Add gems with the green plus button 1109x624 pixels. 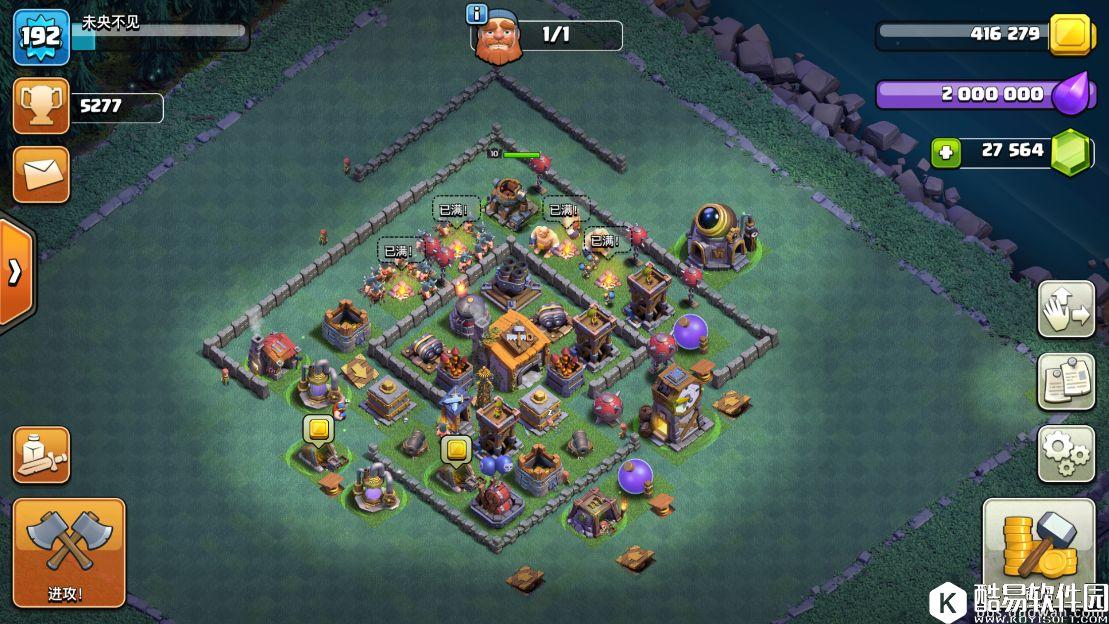click(945, 152)
